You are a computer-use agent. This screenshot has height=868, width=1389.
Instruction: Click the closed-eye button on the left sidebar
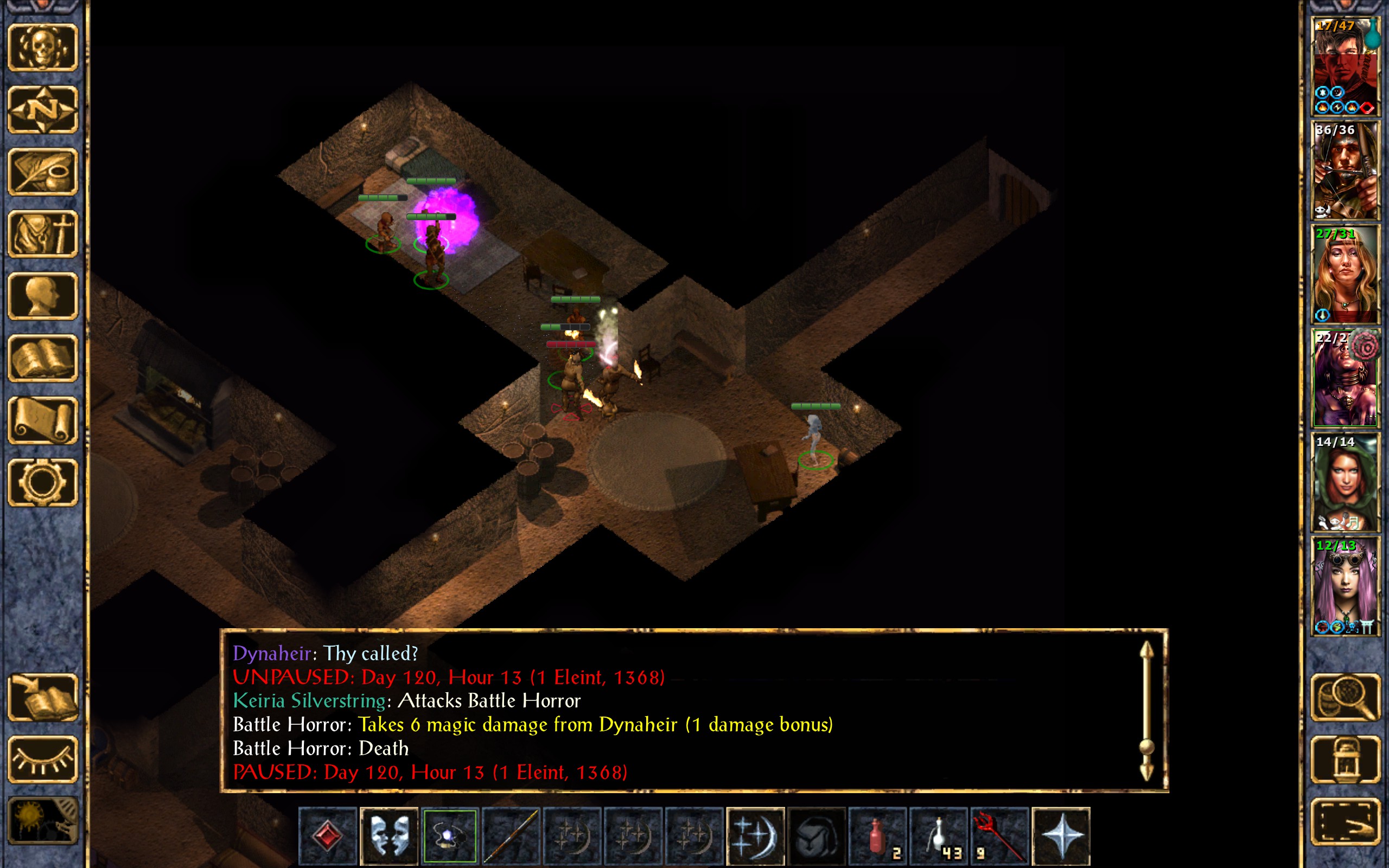coord(42,759)
